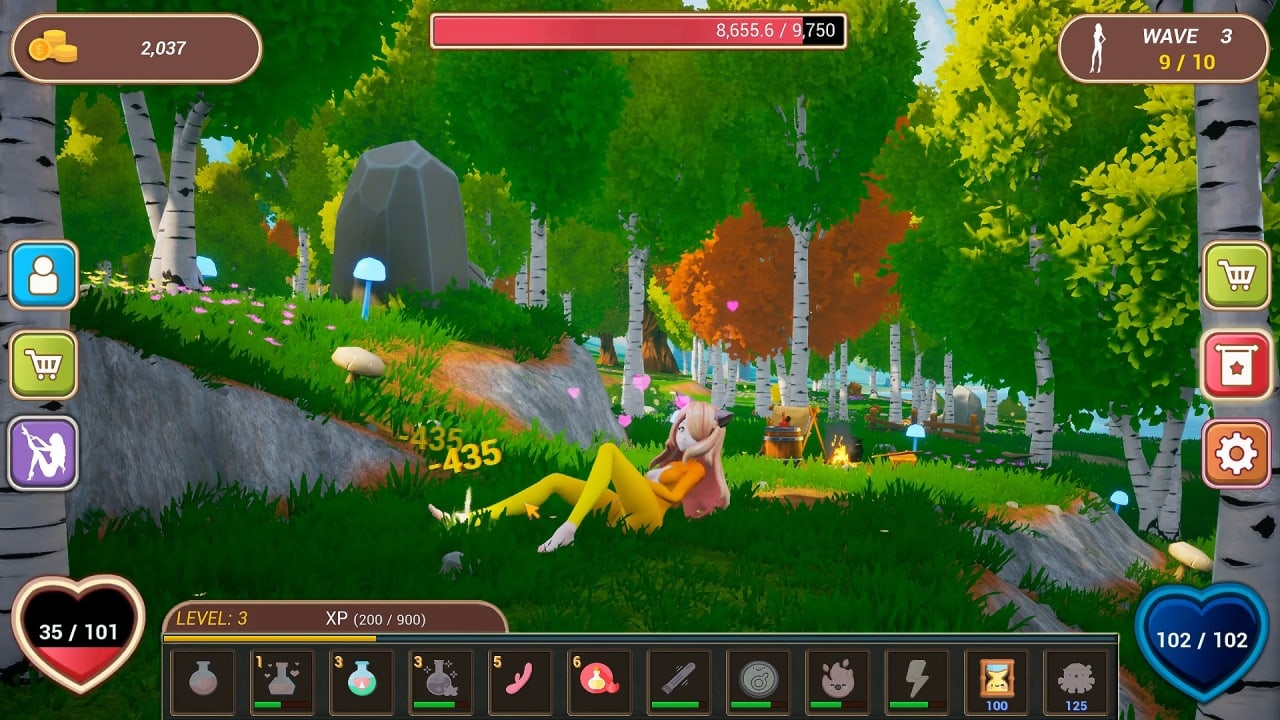The image size is (1280, 720).
Task: Activate the hourglass ability costing 100
Action: [996, 681]
